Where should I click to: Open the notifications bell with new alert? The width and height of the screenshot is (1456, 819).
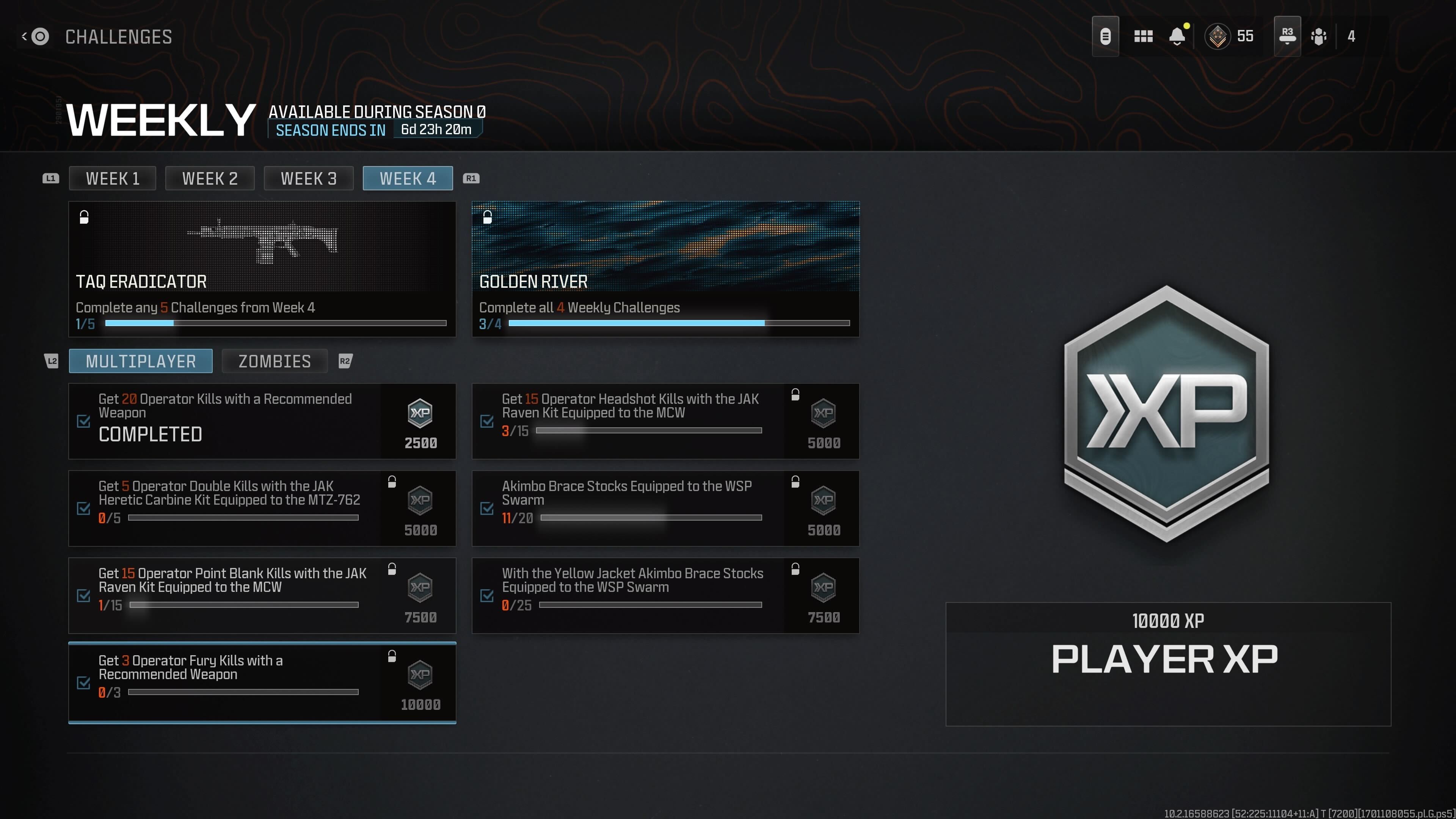coord(1178,36)
